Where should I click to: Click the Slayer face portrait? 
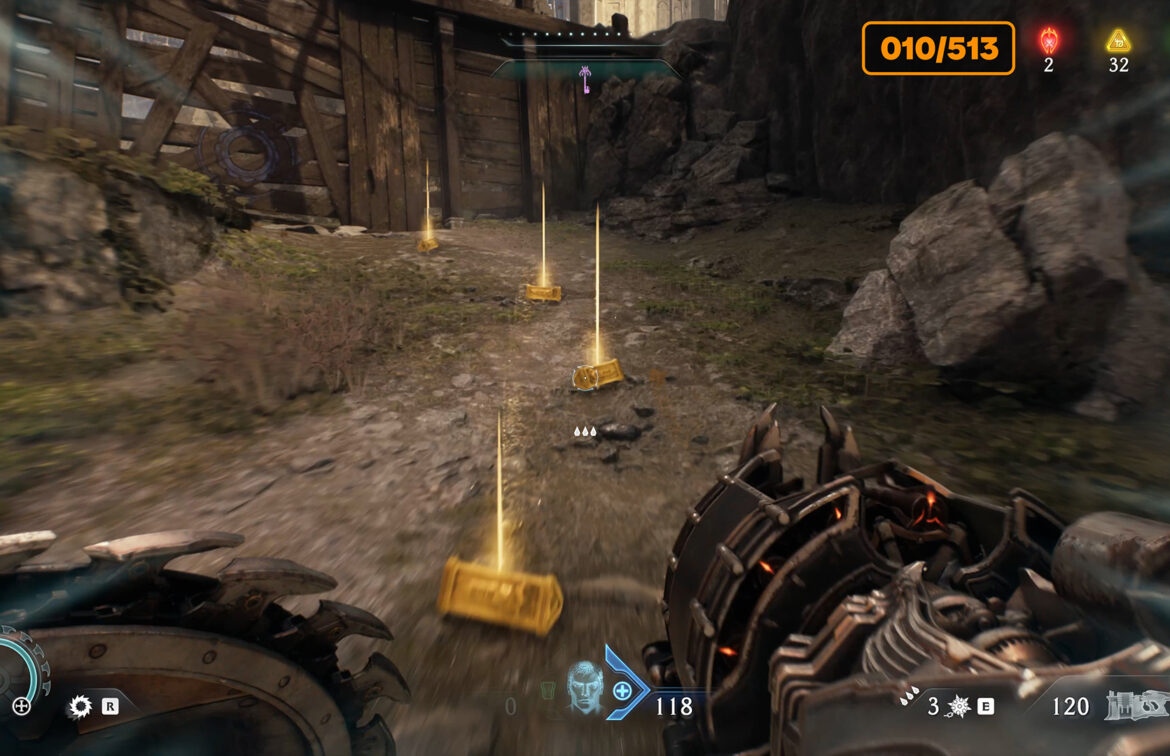click(585, 689)
